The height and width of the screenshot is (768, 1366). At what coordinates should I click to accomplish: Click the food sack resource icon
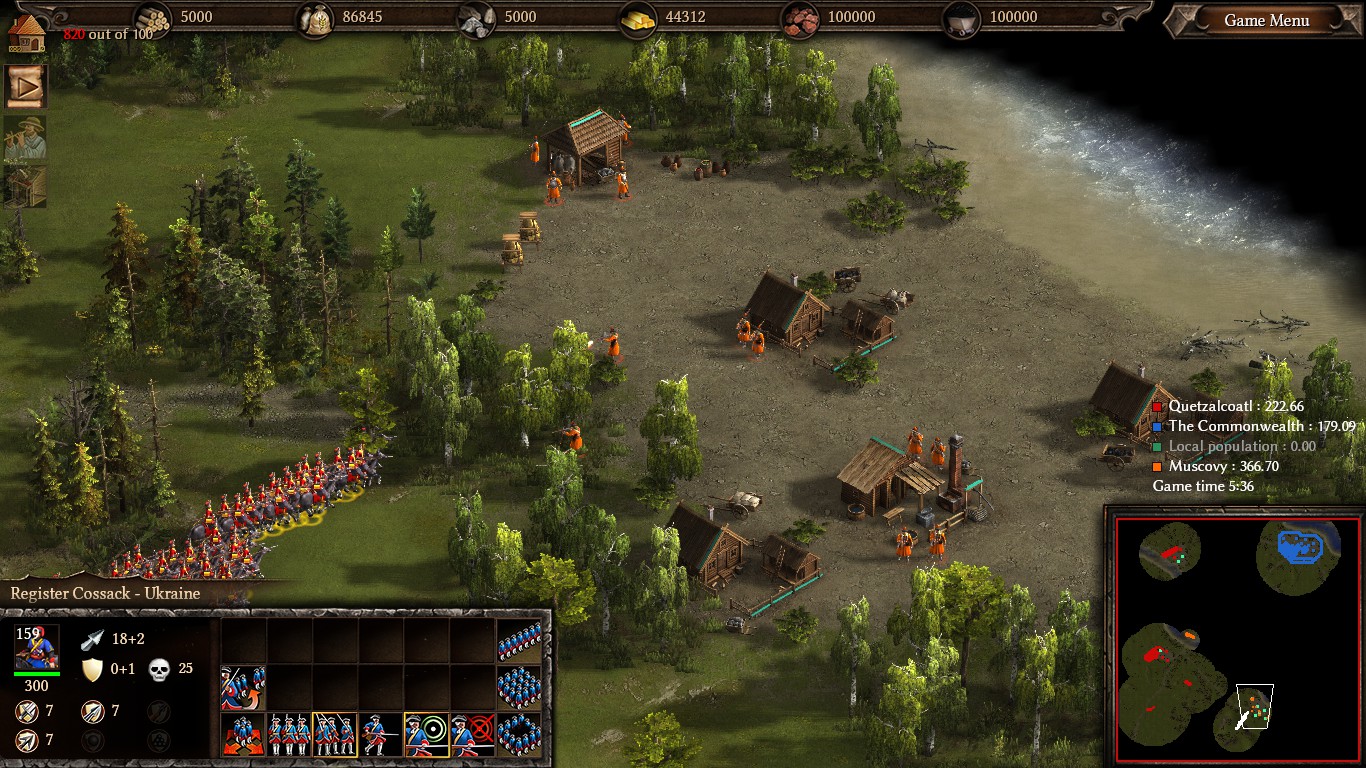tap(316, 18)
